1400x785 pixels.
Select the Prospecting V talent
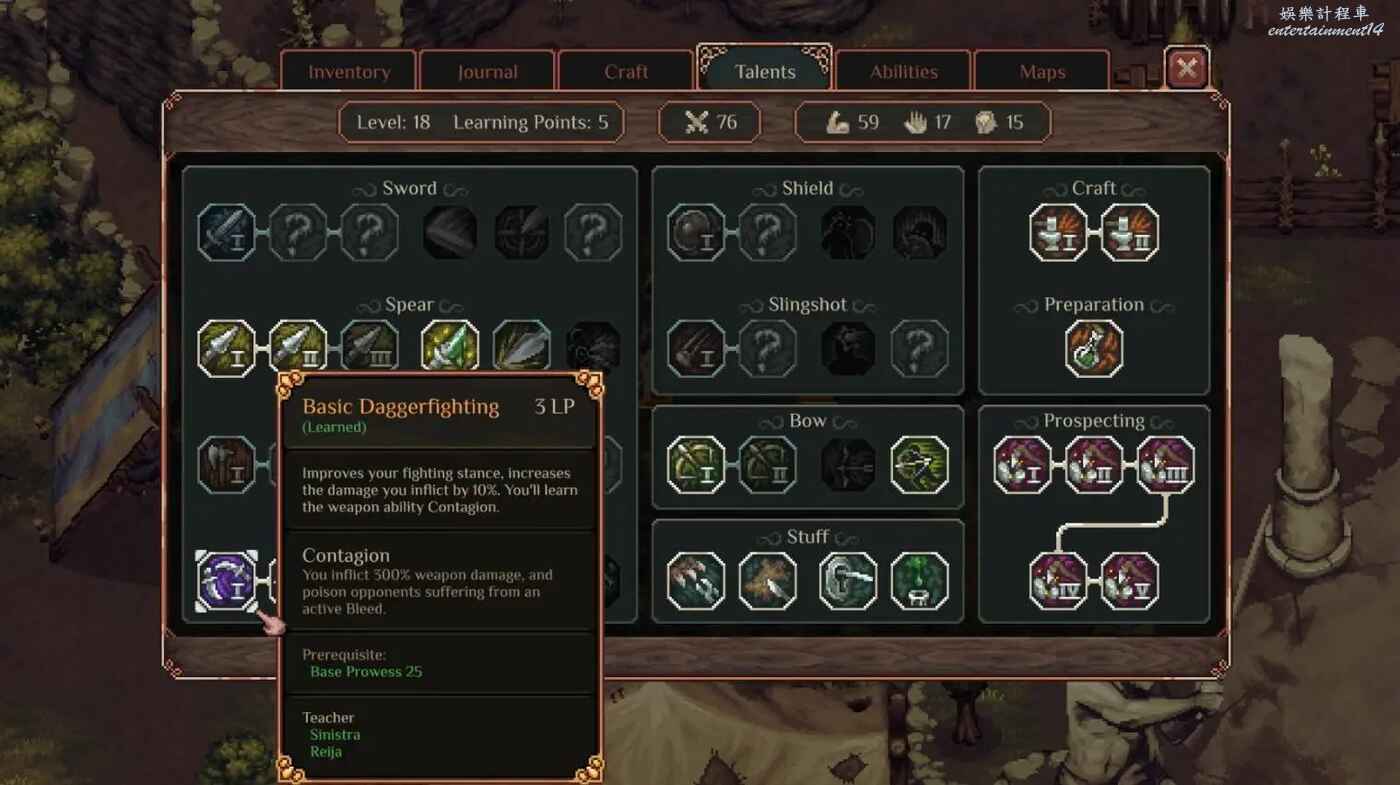(x=1130, y=581)
